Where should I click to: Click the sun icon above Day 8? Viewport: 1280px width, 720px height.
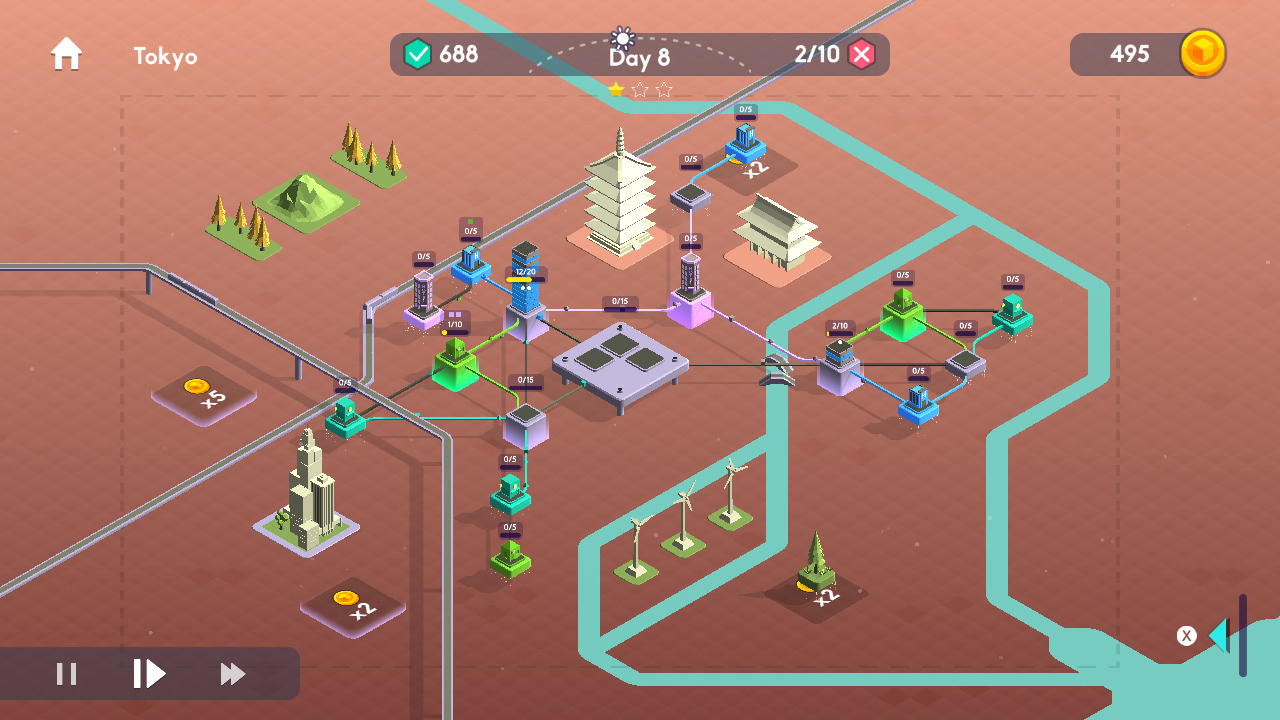pyautogui.click(x=622, y=39)
